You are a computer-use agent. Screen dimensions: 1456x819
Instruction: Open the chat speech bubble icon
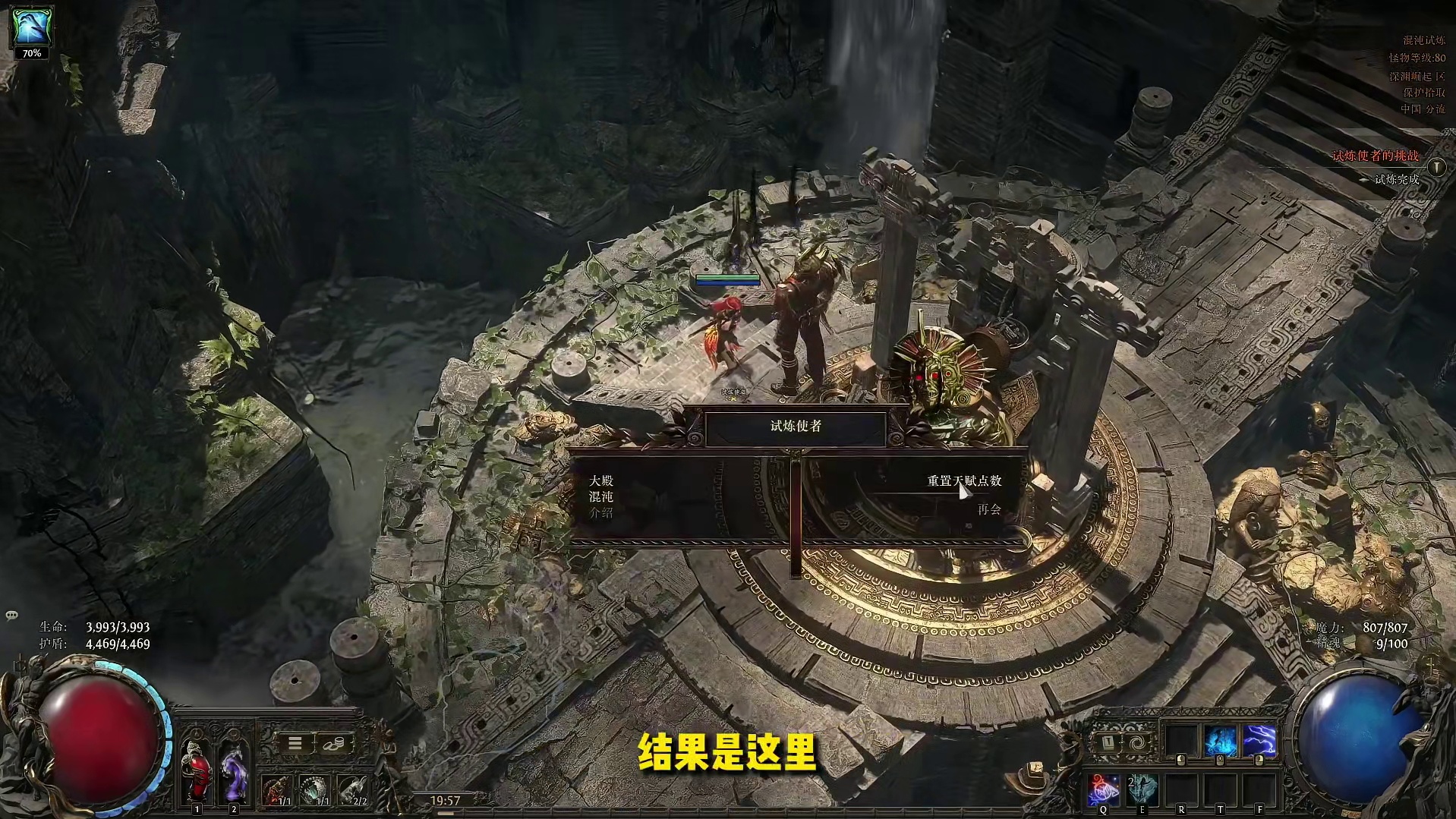[12, 615]
